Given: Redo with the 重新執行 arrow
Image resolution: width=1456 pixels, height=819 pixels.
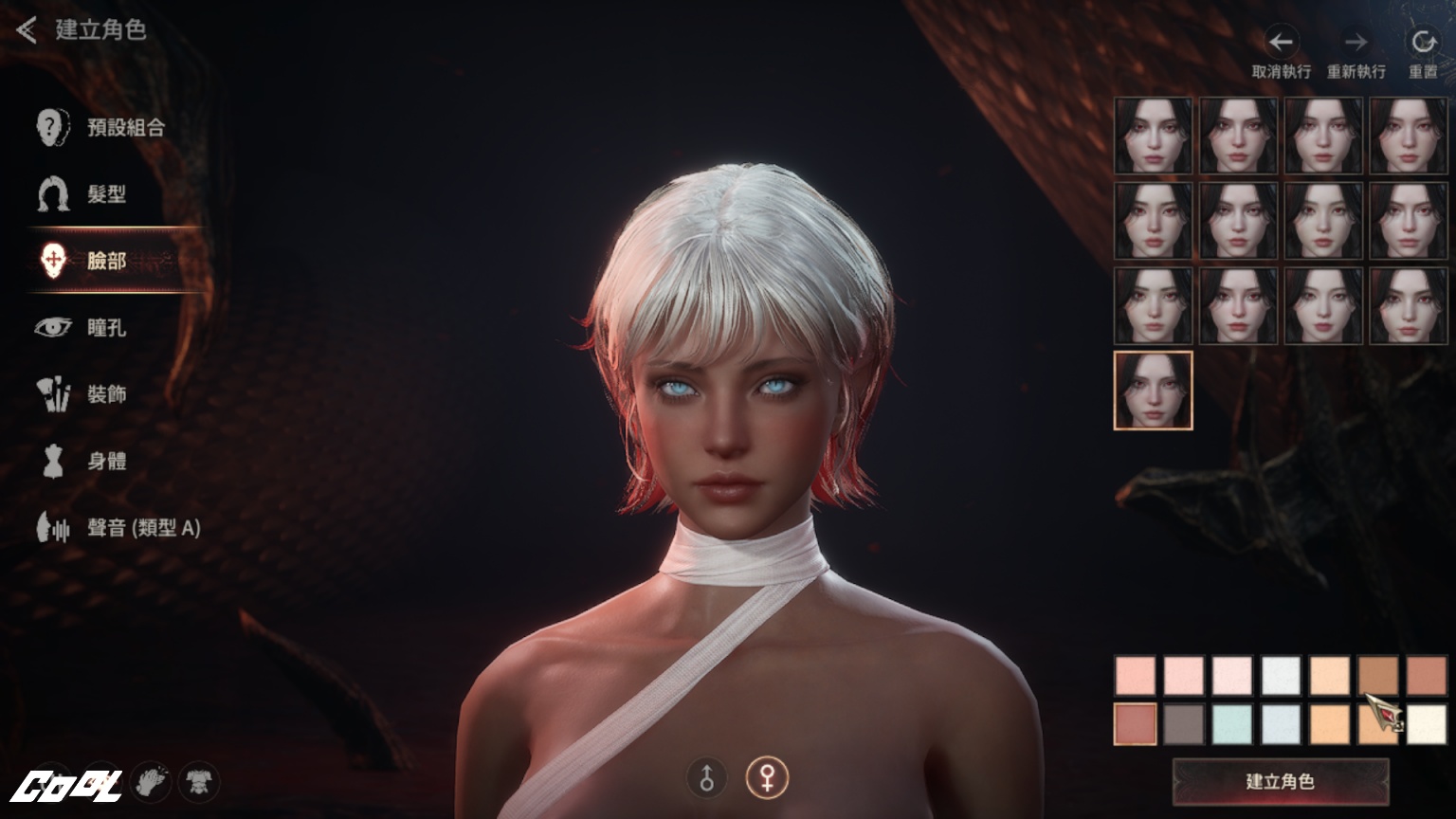Looking at the screenshot, I should (1356, 43).
